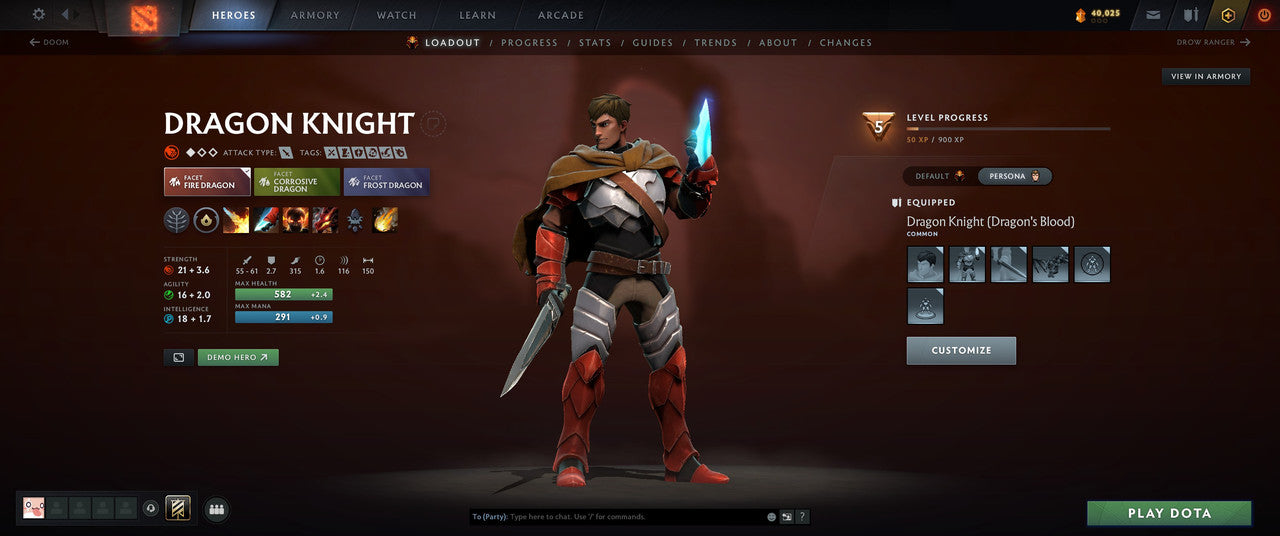Start a match with Play Dota
Viewport: 1280px width, 536px height.
1169,514
